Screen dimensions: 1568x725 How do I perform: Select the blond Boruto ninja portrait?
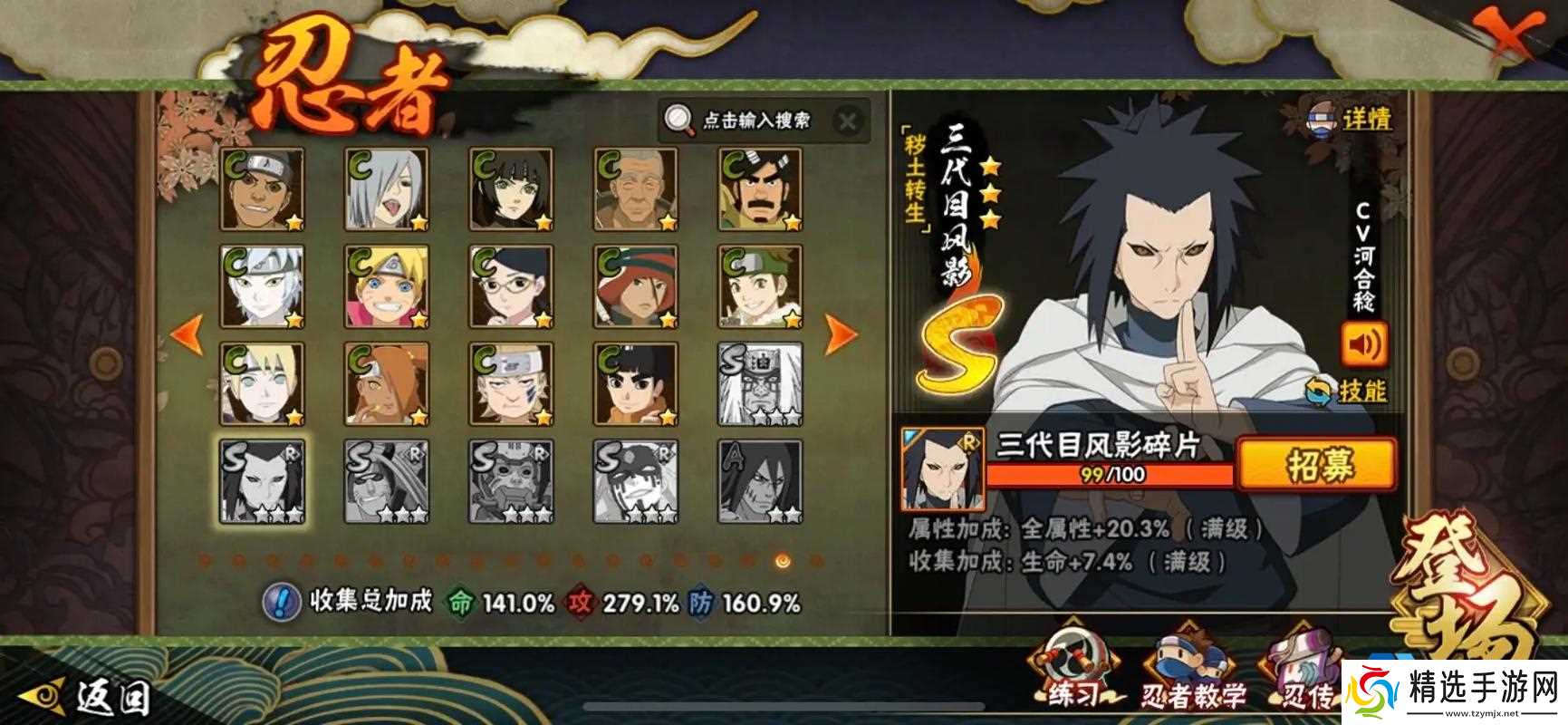pyautogui.click(x=387, y=286)
